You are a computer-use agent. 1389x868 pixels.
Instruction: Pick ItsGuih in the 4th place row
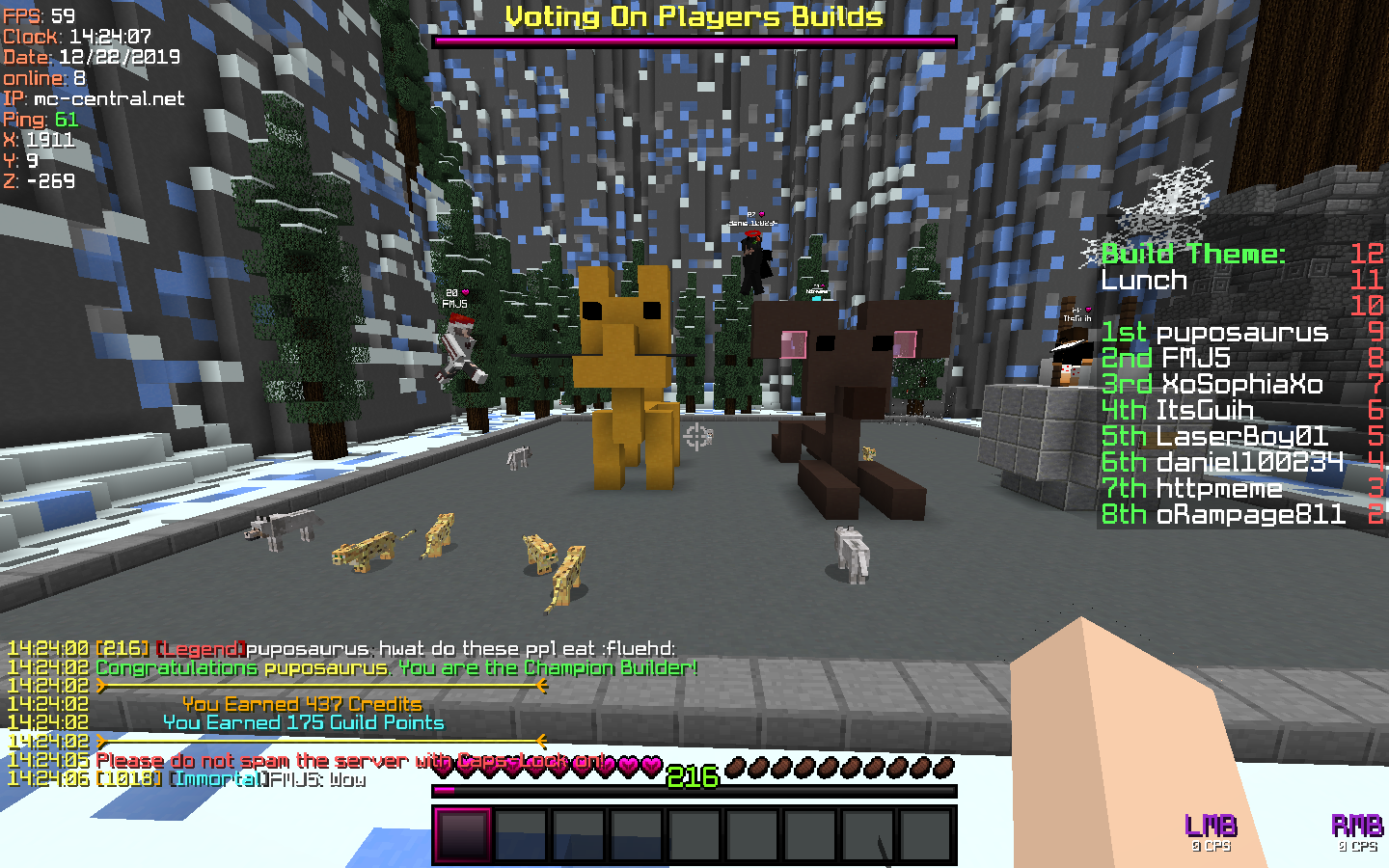click(x=1204, y=411)
